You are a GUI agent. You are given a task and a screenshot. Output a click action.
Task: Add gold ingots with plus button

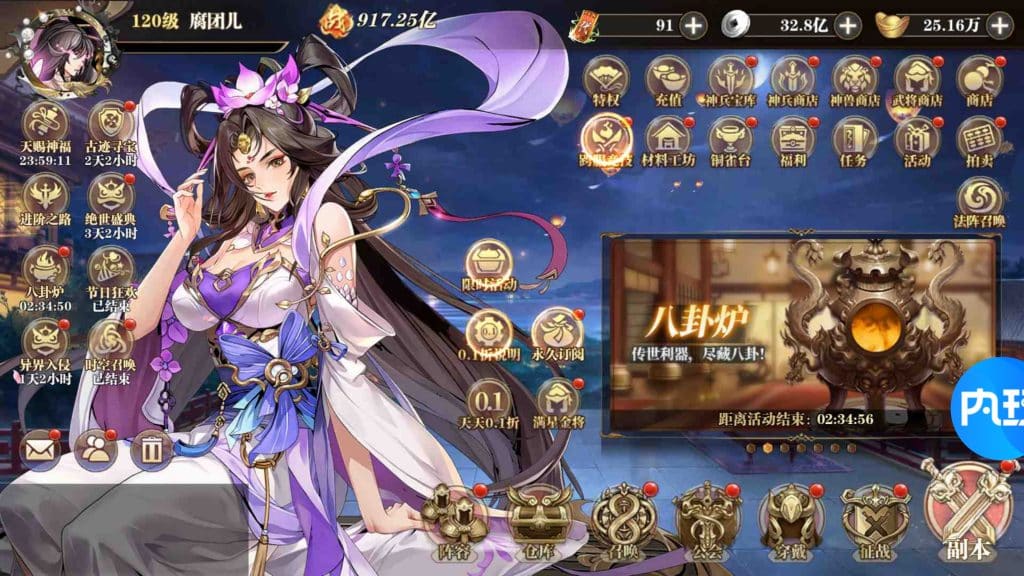pos(998,25)
